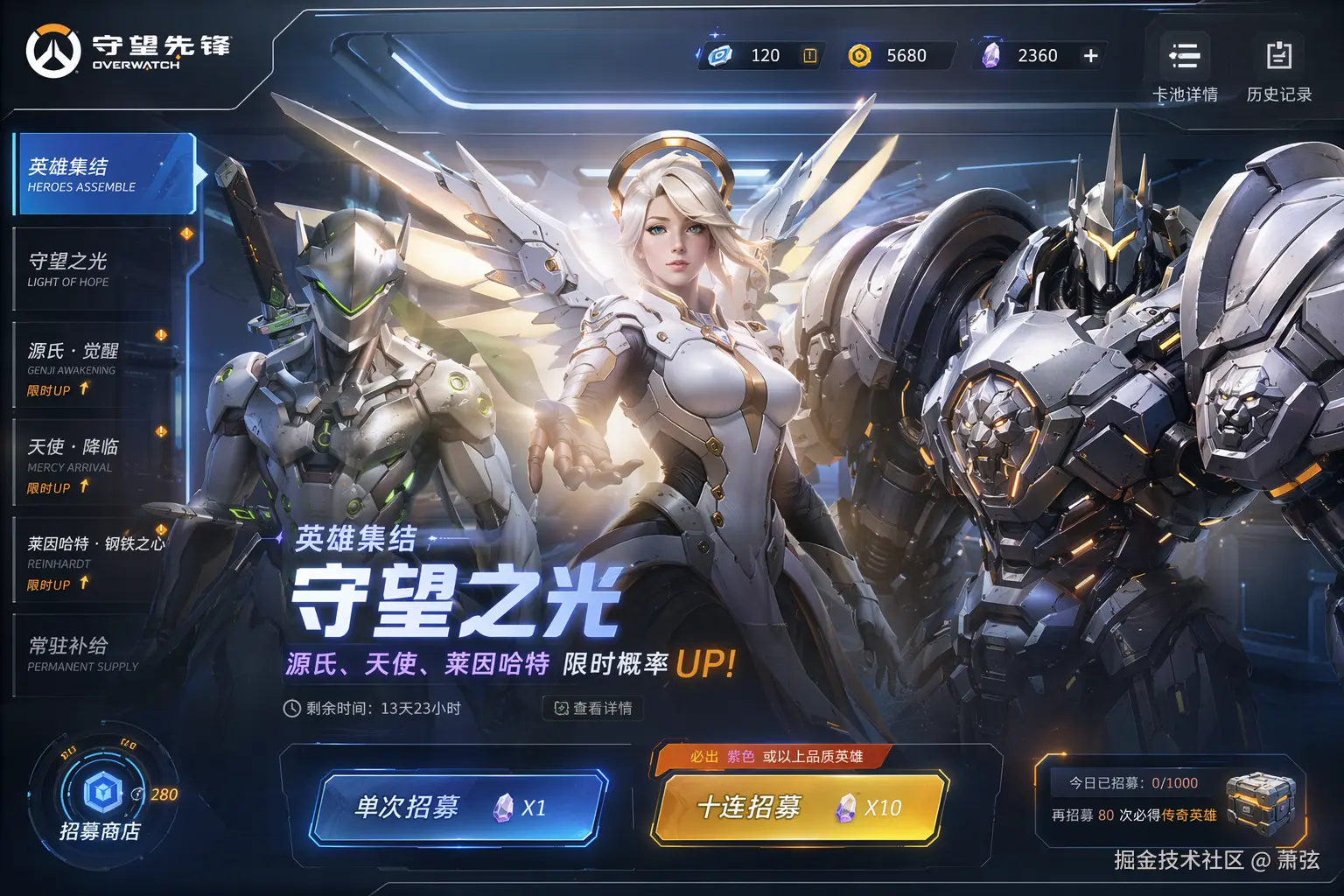Click the plus to add purple crystals
1344x896 pixels.
[1090, 55]
